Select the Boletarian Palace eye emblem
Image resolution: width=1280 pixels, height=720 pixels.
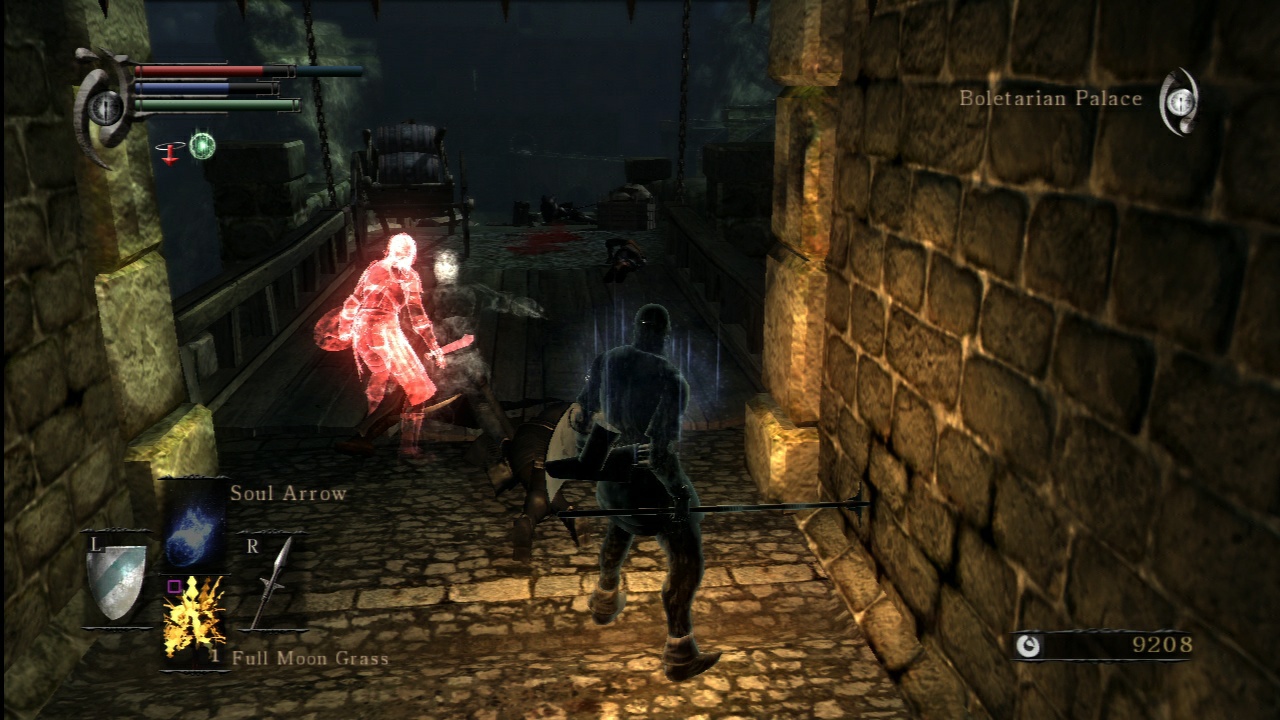tap(1180, 100)
